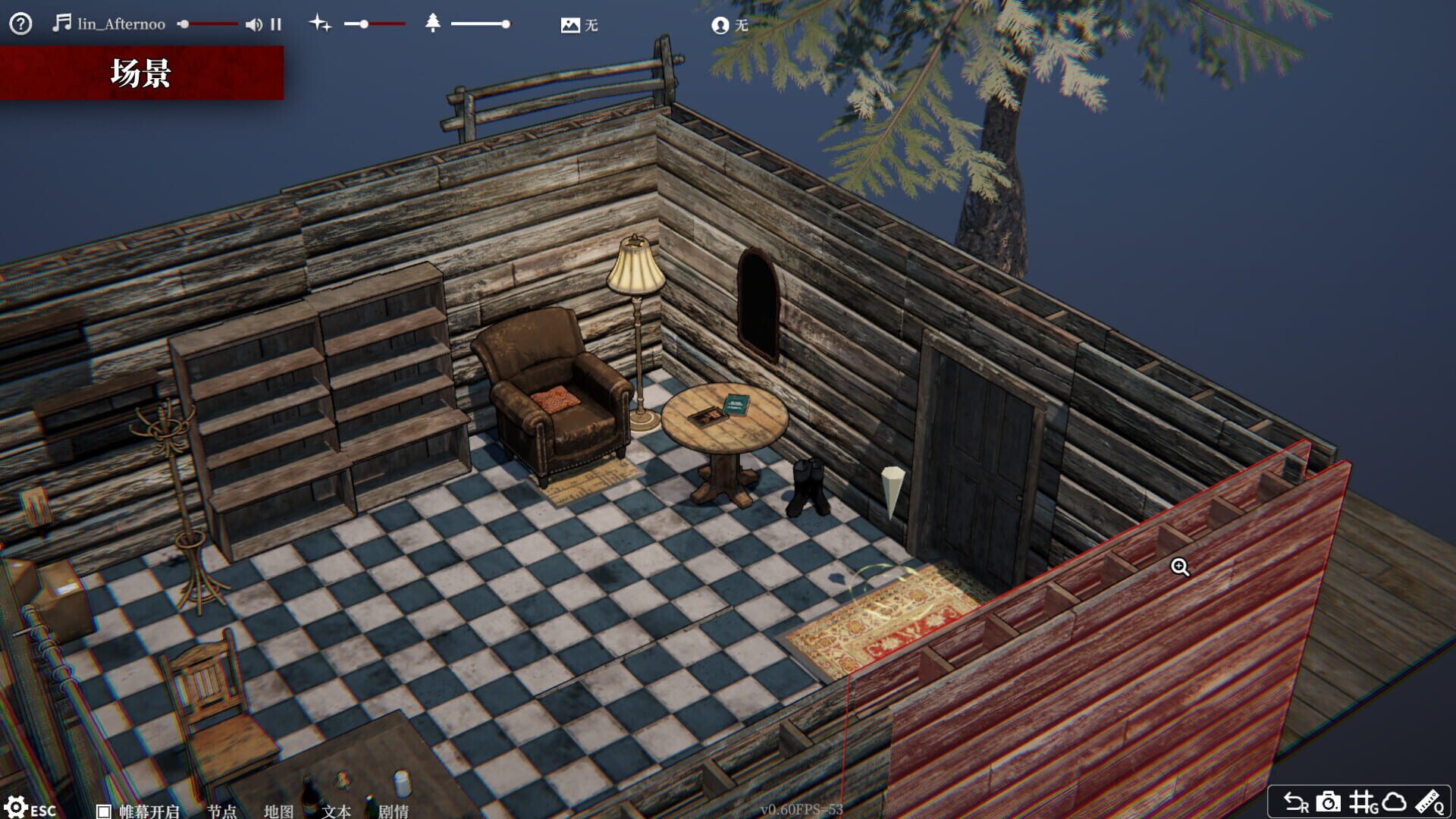Switch to the 地图 map panel
The width and height of the screenshot is (1456, 819).
pos(278,810)
